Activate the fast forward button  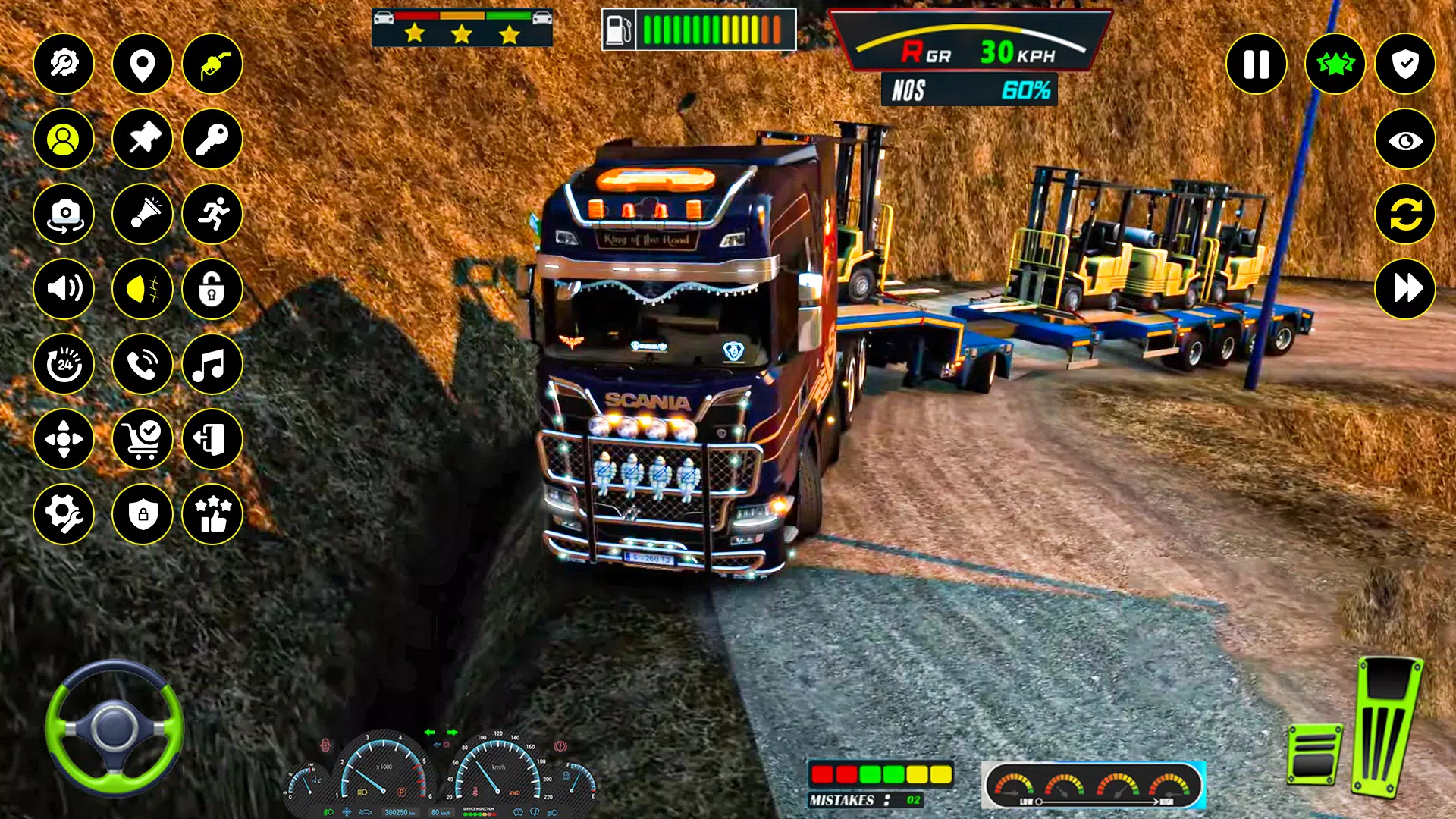tap(1404, 289)
